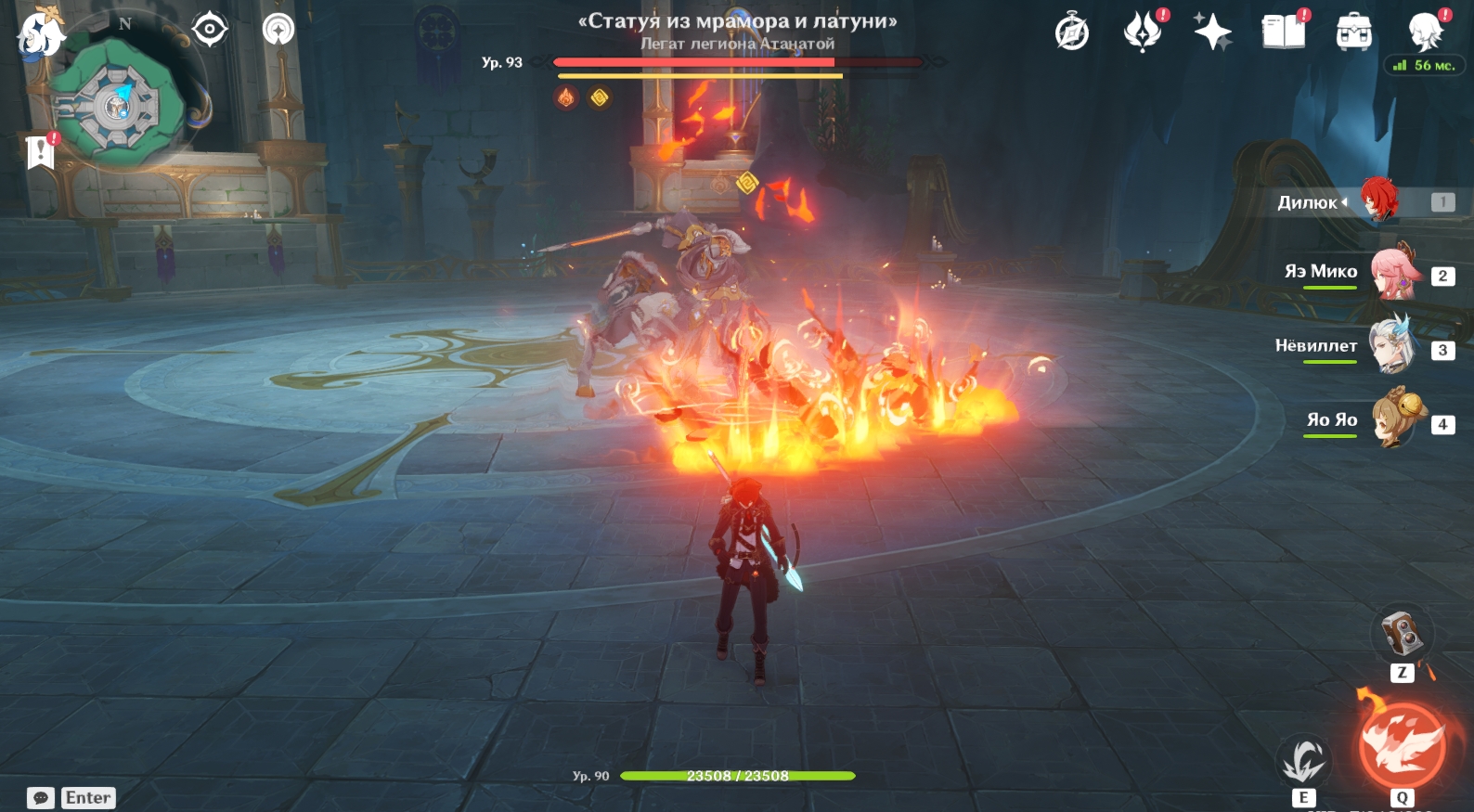Open the backpack inventory icon

tap(1353, 32)
